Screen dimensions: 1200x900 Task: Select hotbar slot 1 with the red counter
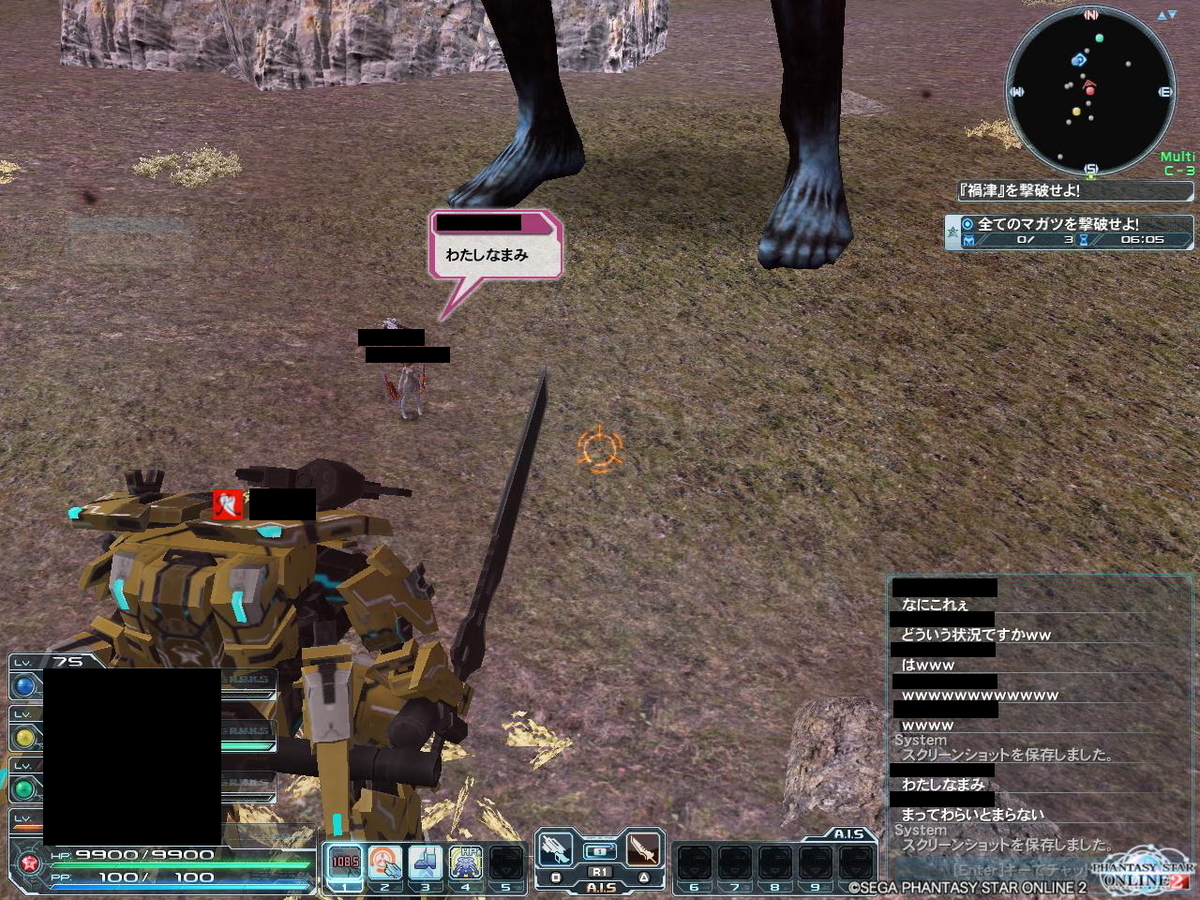click(344, 861)
